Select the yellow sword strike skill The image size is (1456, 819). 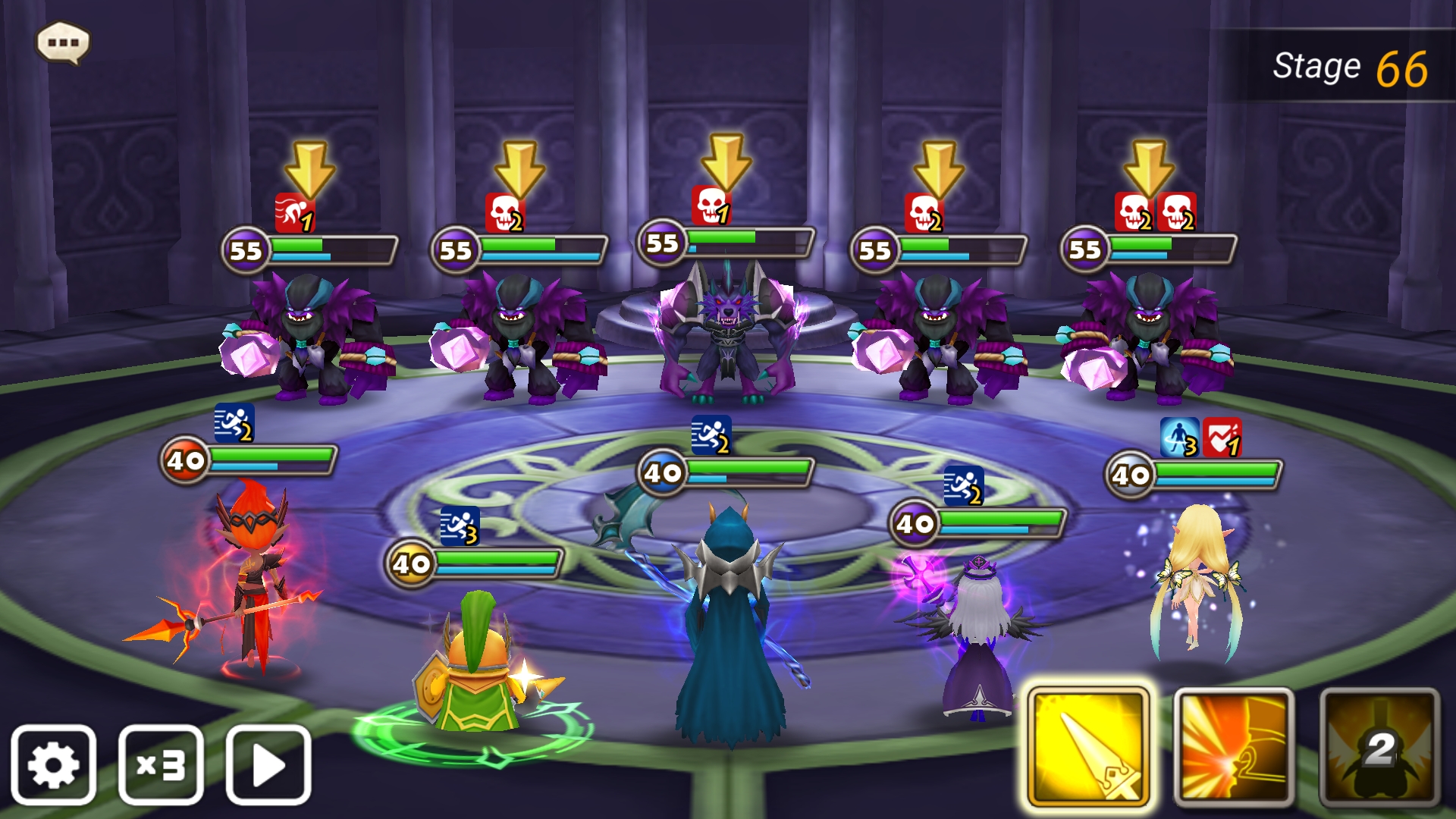tap(1088, 747)
